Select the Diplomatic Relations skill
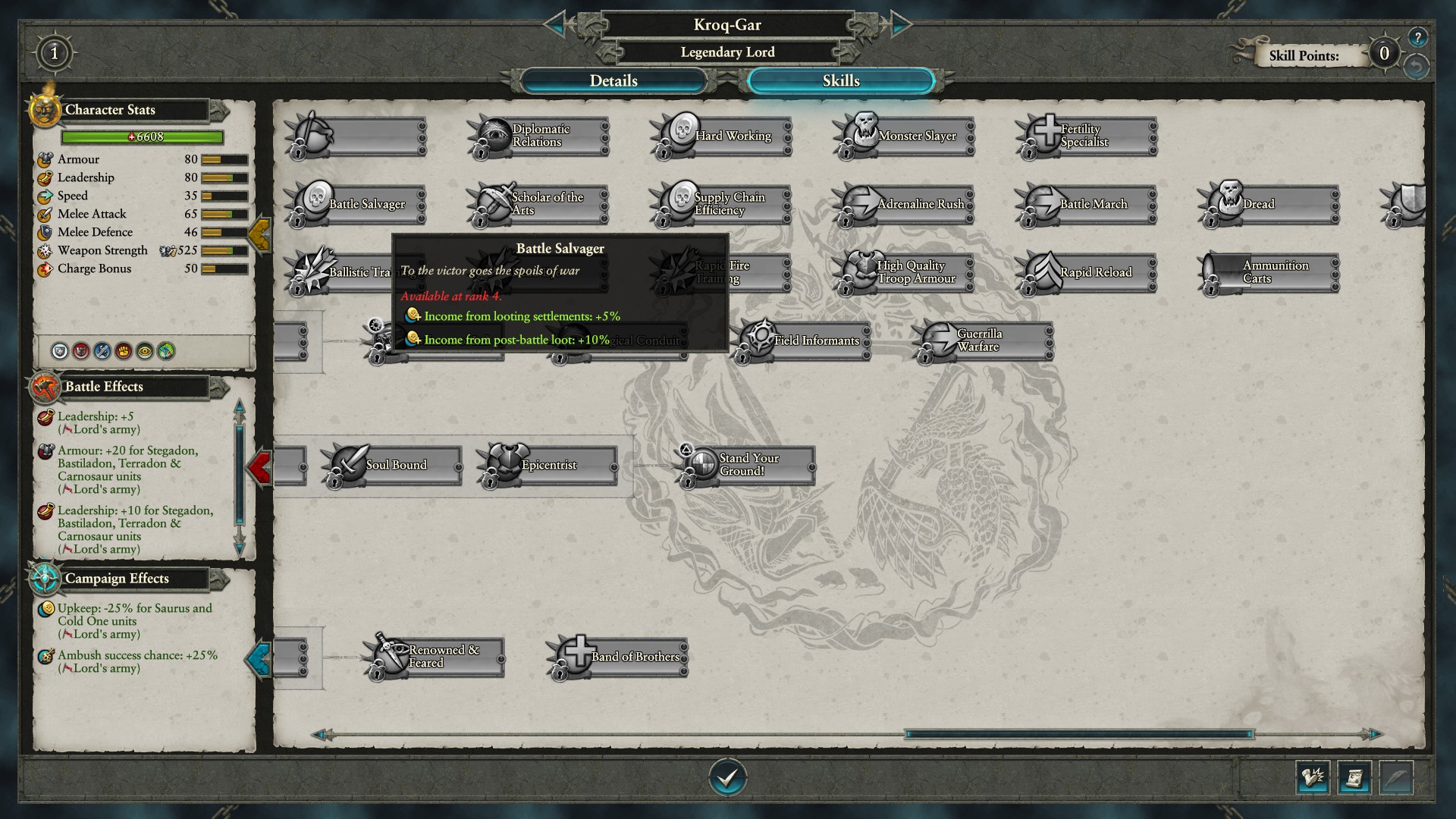 539,136
